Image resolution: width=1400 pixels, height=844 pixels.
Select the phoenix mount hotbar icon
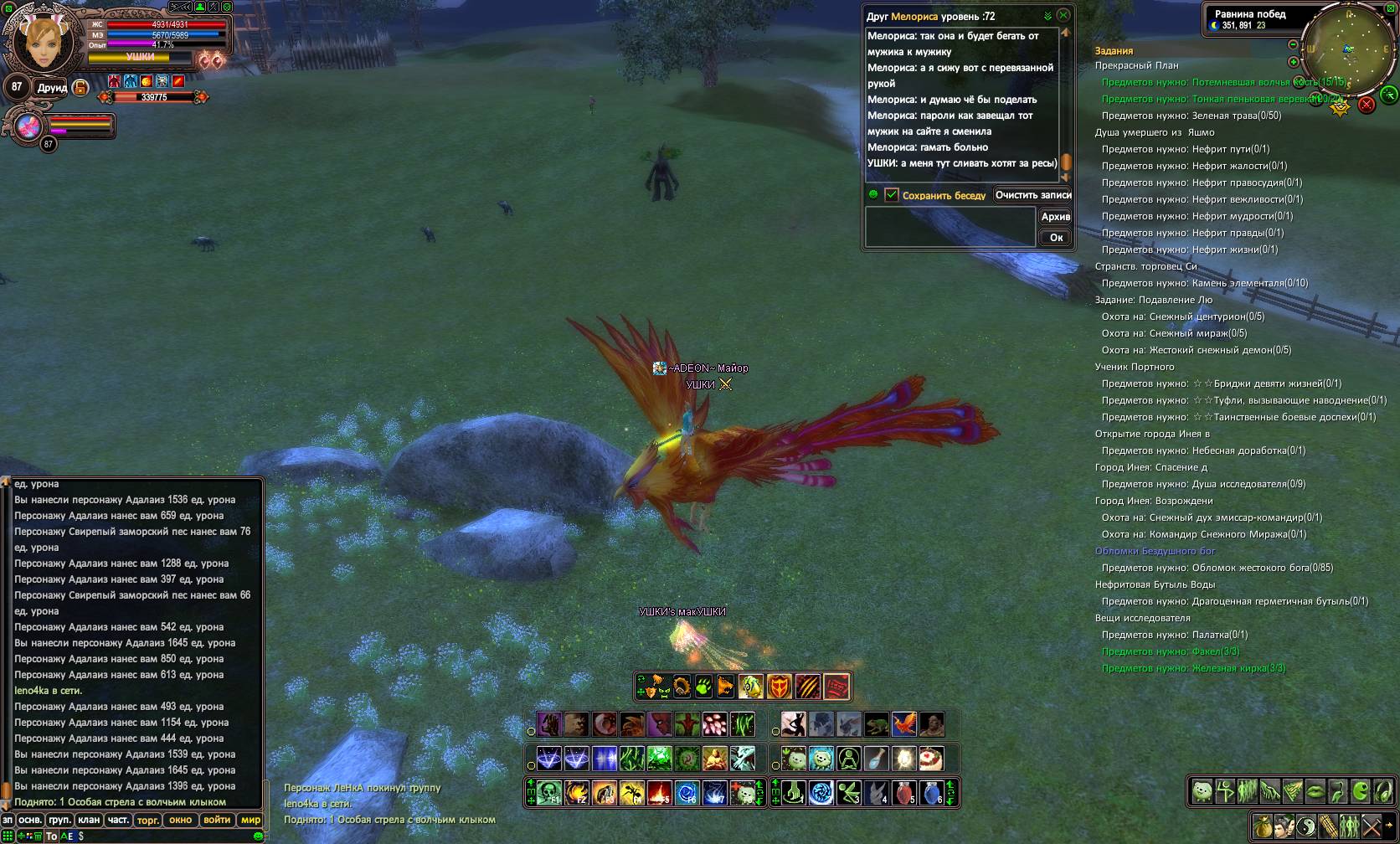[903, 723]
